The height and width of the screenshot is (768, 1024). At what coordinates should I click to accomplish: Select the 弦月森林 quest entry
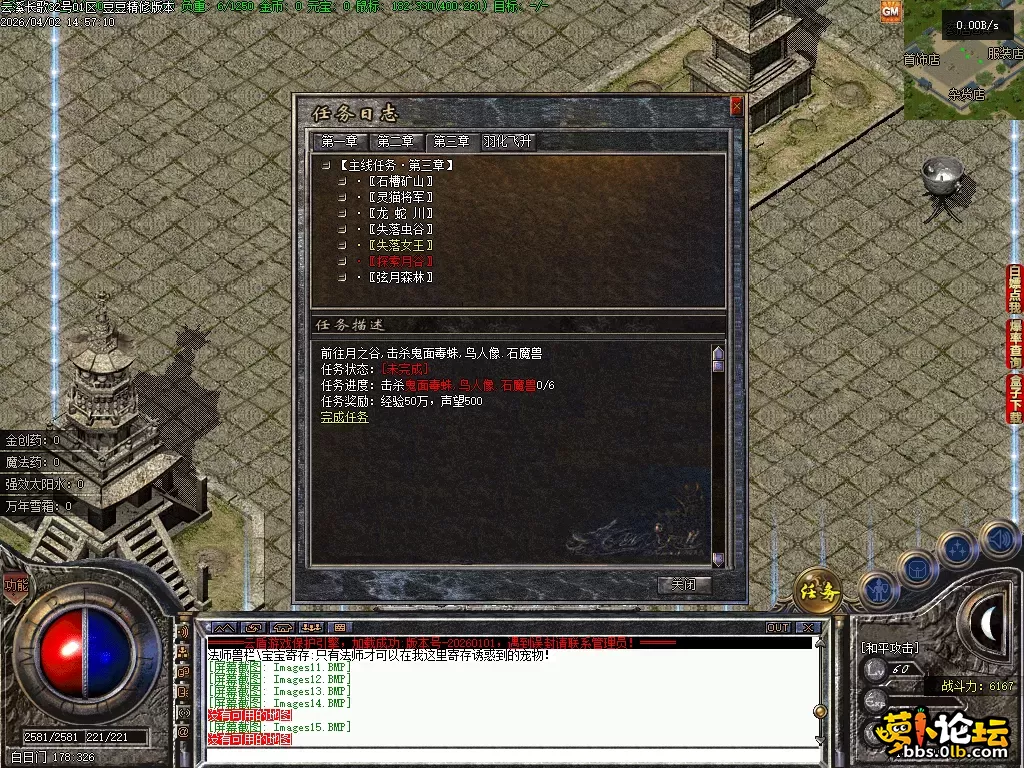pyautogui.click(x=401, y=277)
